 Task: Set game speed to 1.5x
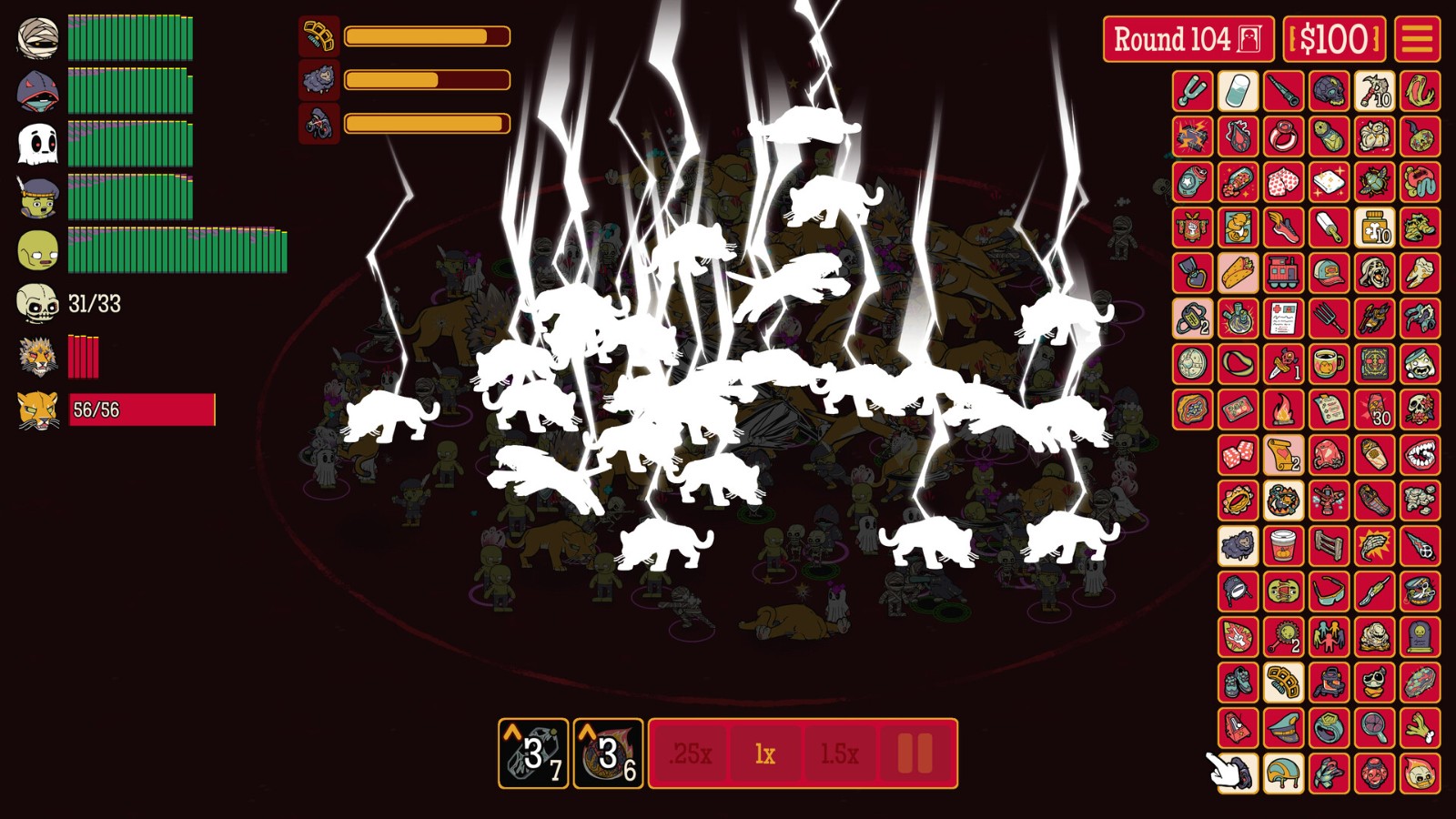[x=839, y=753]
